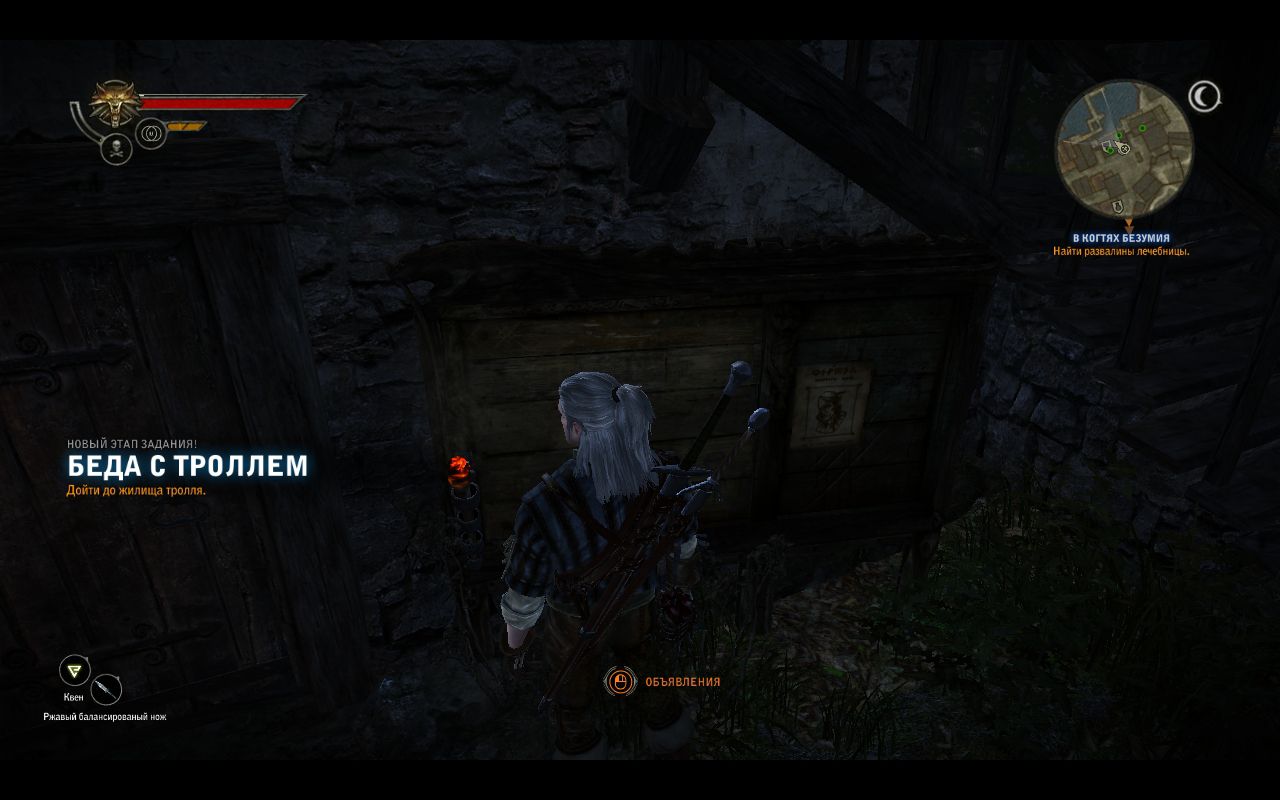Click a green quest marker dot on the minimap
The height and width of the screenshot is (800, 1280).
(x=1141, y=129)
